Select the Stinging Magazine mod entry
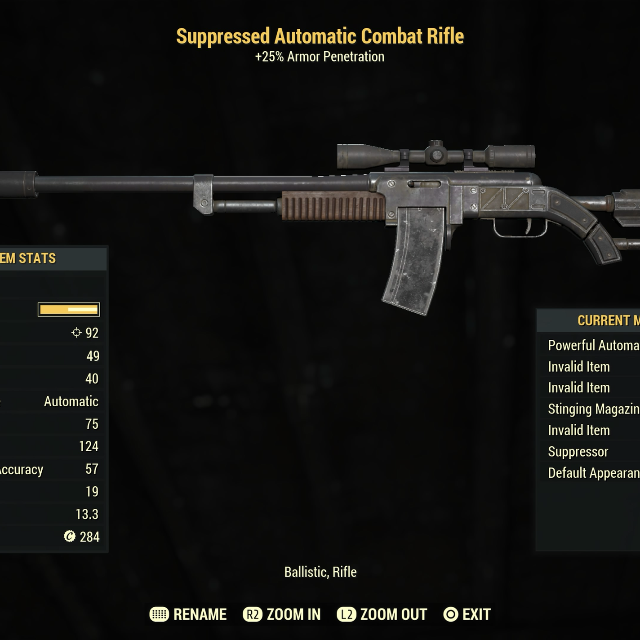Screen dimensions: 640x640 [x=593, y=409]
